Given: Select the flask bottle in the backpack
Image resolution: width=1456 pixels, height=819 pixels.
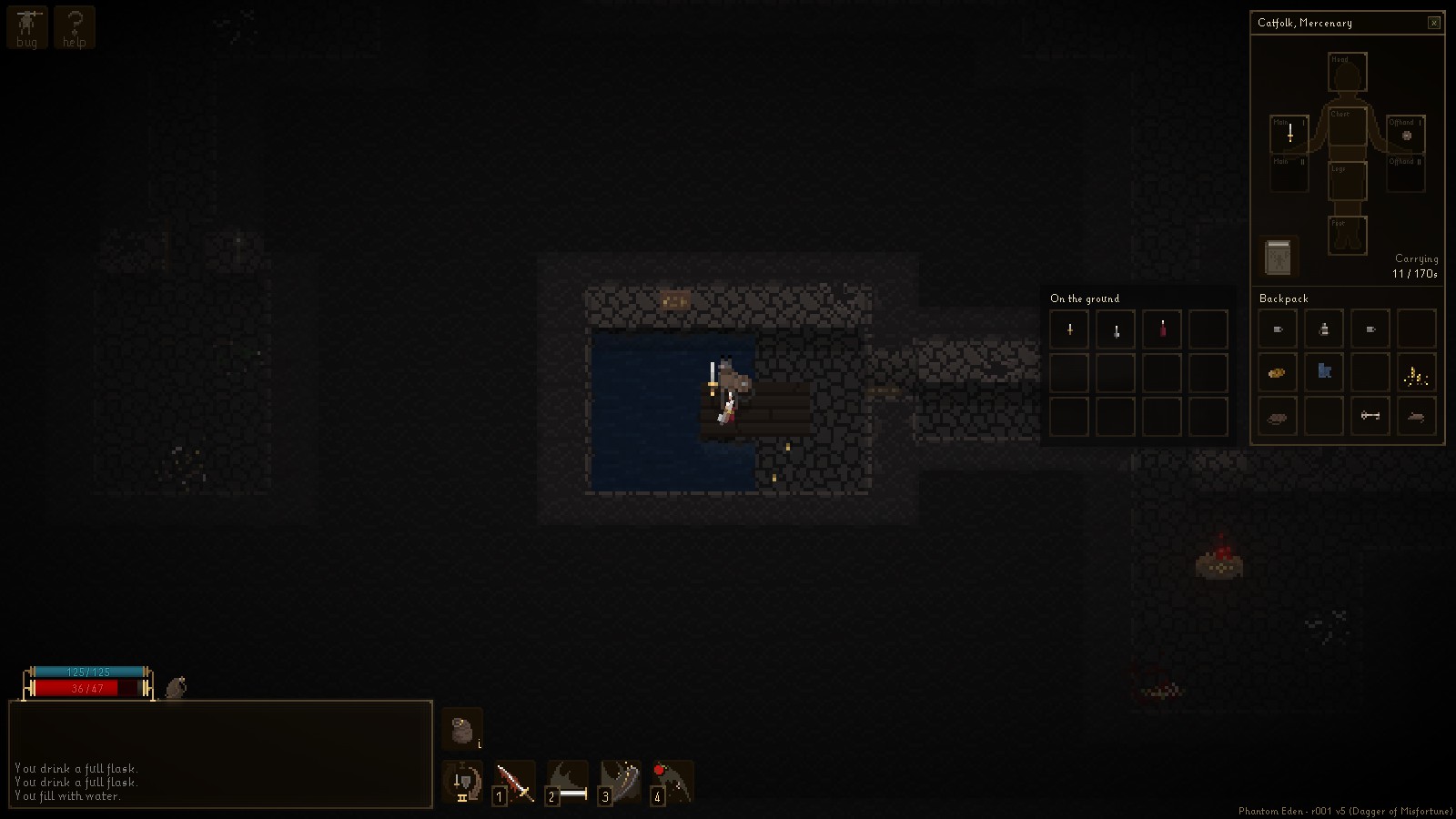Looking at the screenshot, I should click(1324, 329).
